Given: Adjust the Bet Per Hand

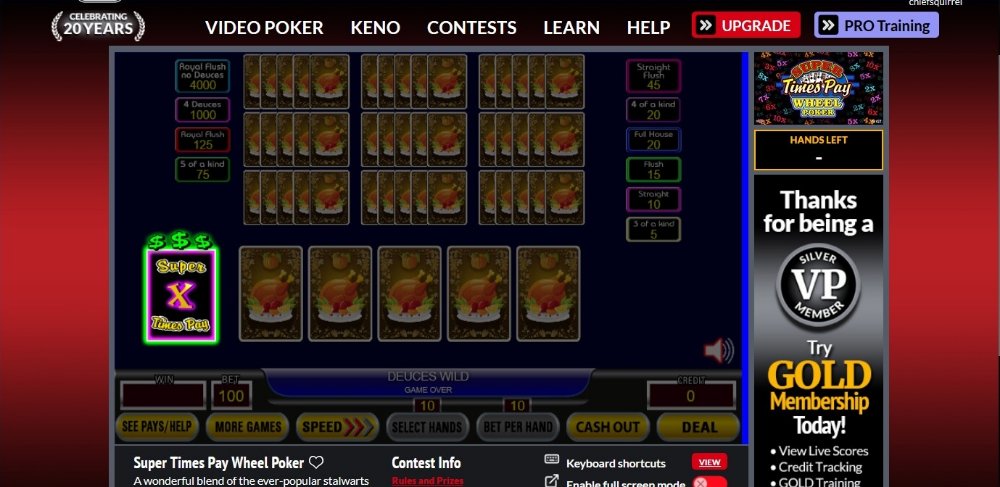Looking at the screenshot, I should coord(517,427).
